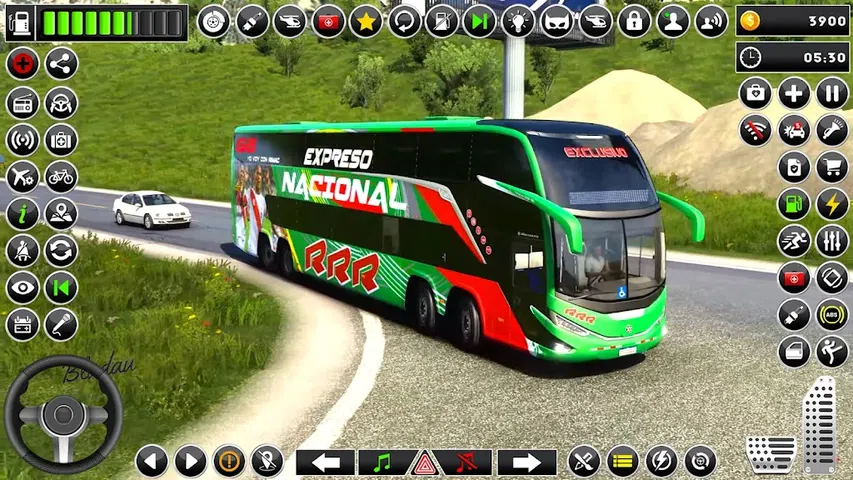Open the green info icon

tap(22, 213)
